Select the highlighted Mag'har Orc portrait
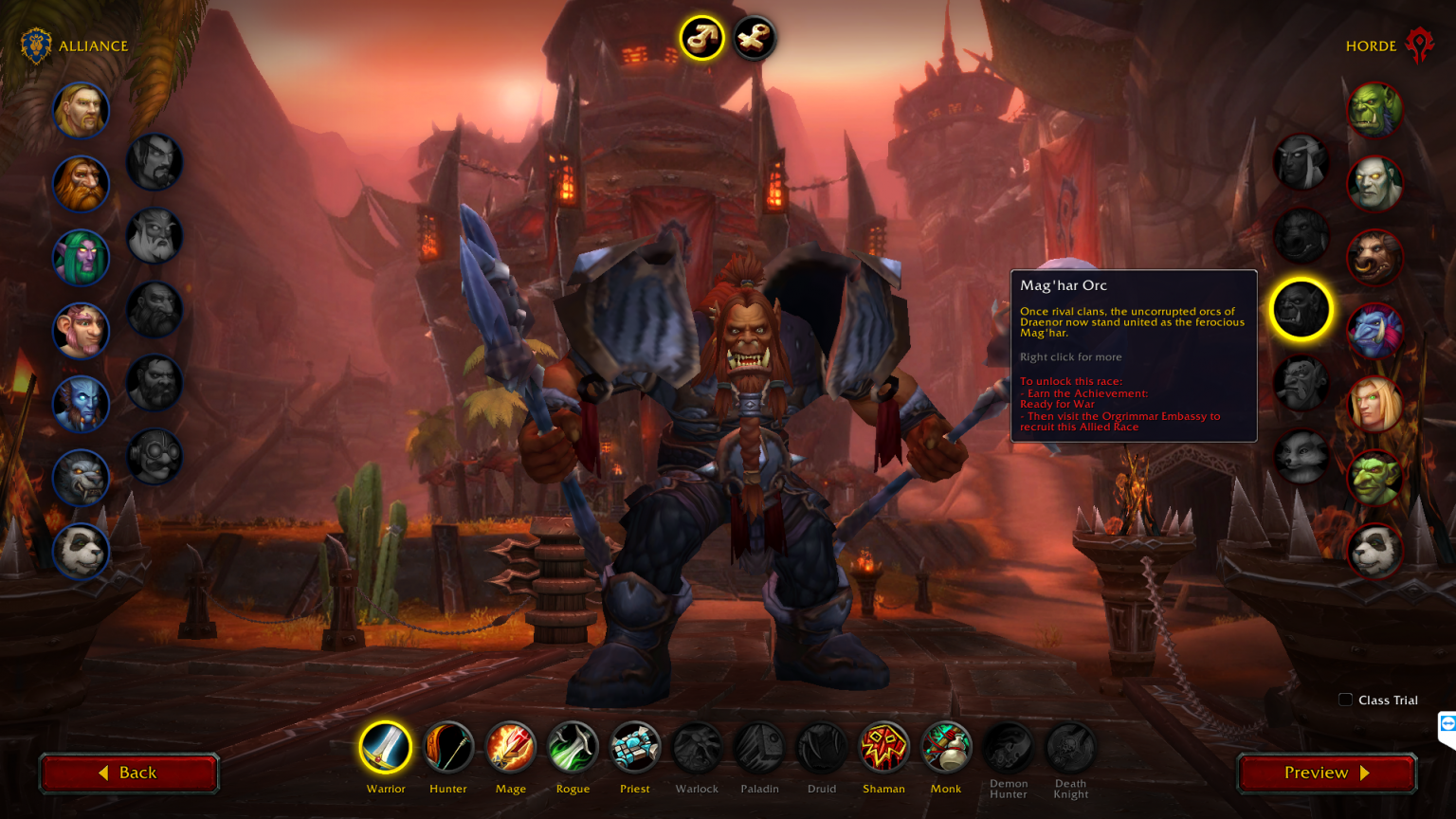Image resolution: width=1456 pixels, height=819 pixels. click(1301, 309)
